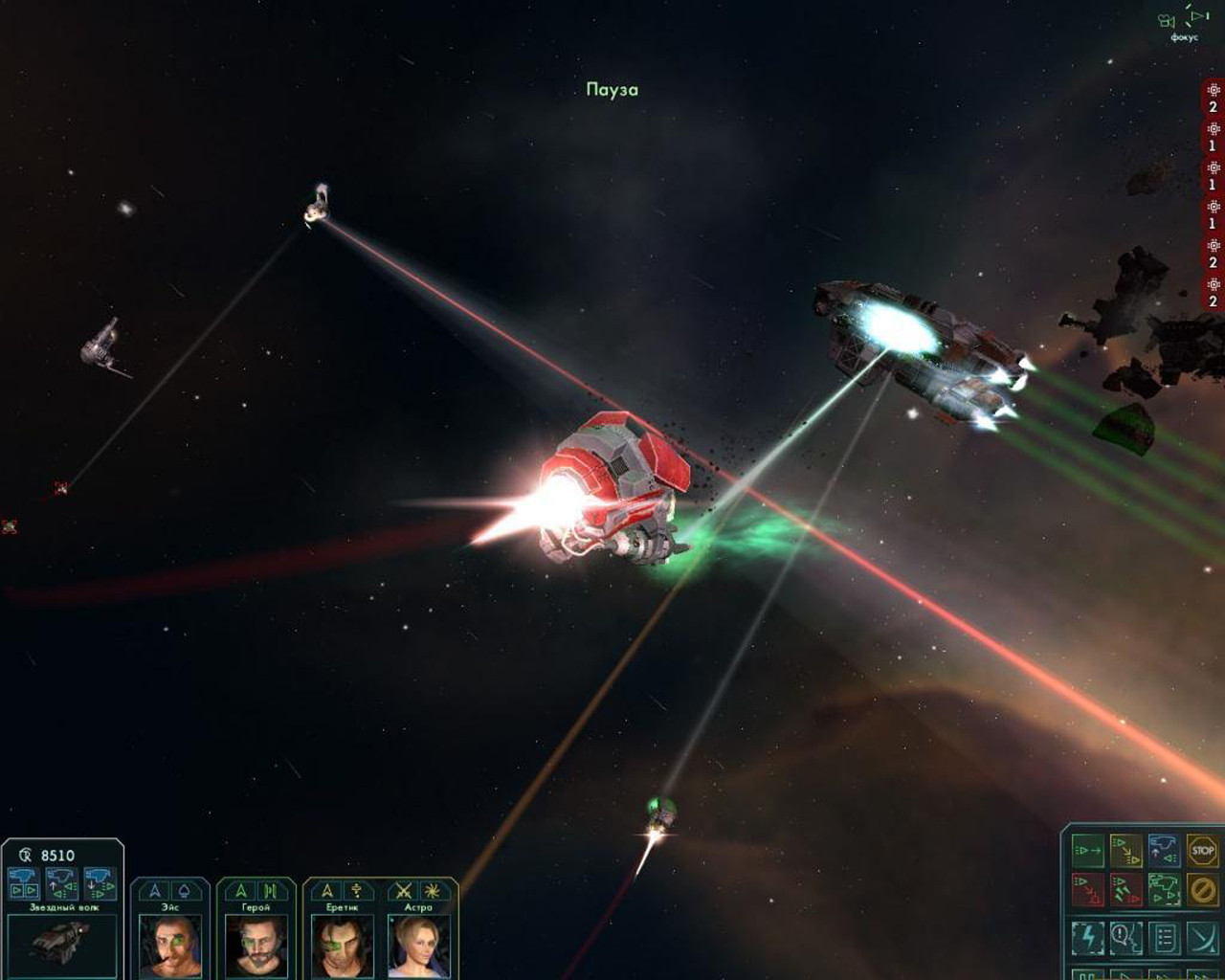This screenshot has width=1225, height=980.
Task: Click the launch fighters icon beside credits
Action: (x=23, y=883)
